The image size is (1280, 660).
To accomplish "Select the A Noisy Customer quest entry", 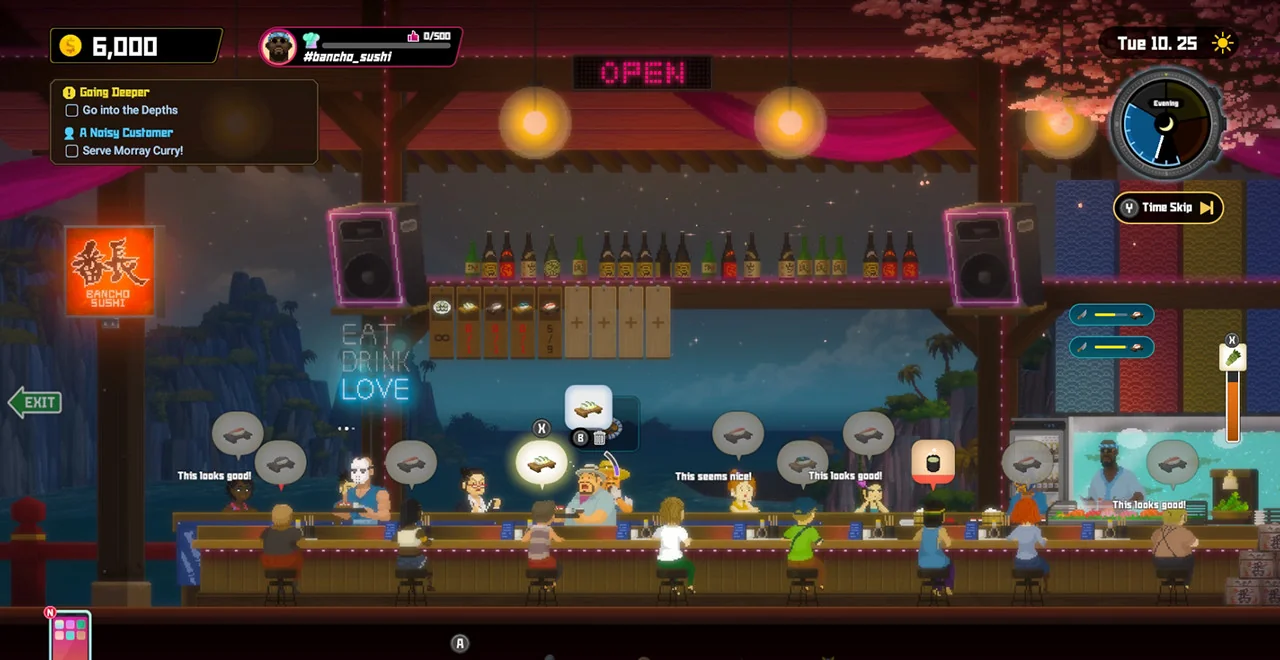I will 126,132.
